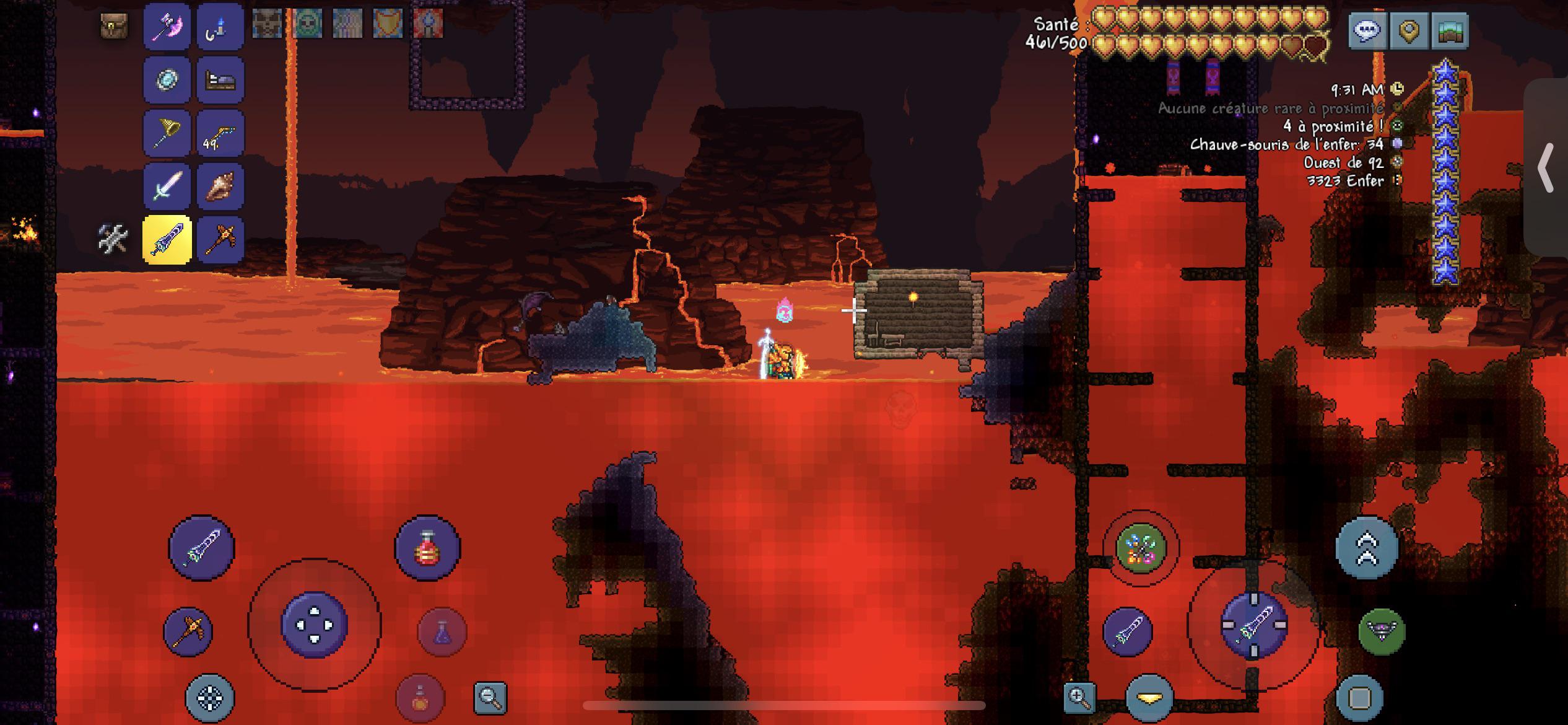The image size is (1568, 725).
Task: Open the map pin button
Action: [x=1409, y=30]
